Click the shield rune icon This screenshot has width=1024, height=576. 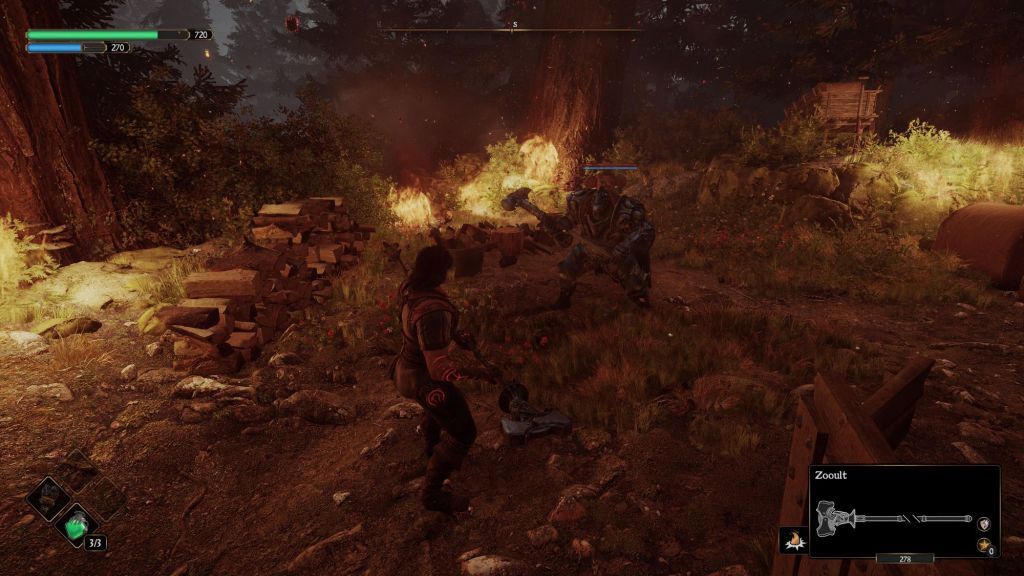click(984, 524)
